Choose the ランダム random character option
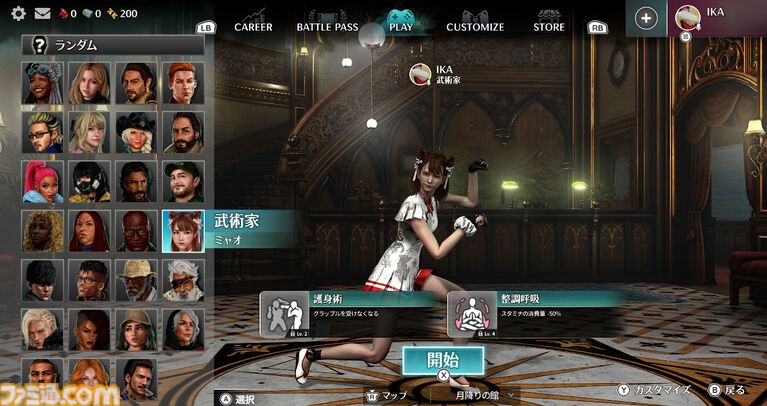Viewport: 767px width, 406px height. [113, 44]
